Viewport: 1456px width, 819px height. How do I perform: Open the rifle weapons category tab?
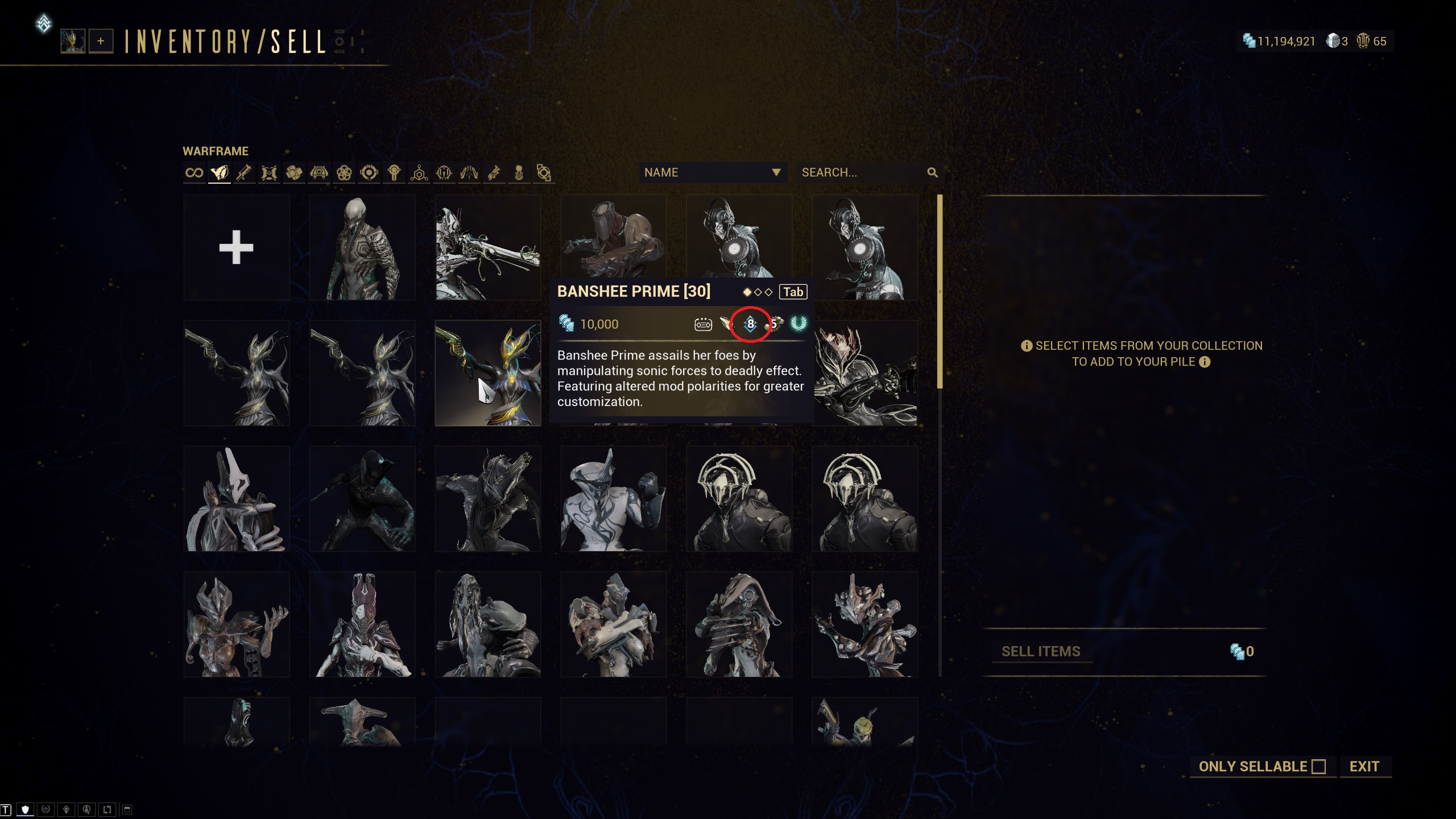pyautogui.click(x=244, y=172)
